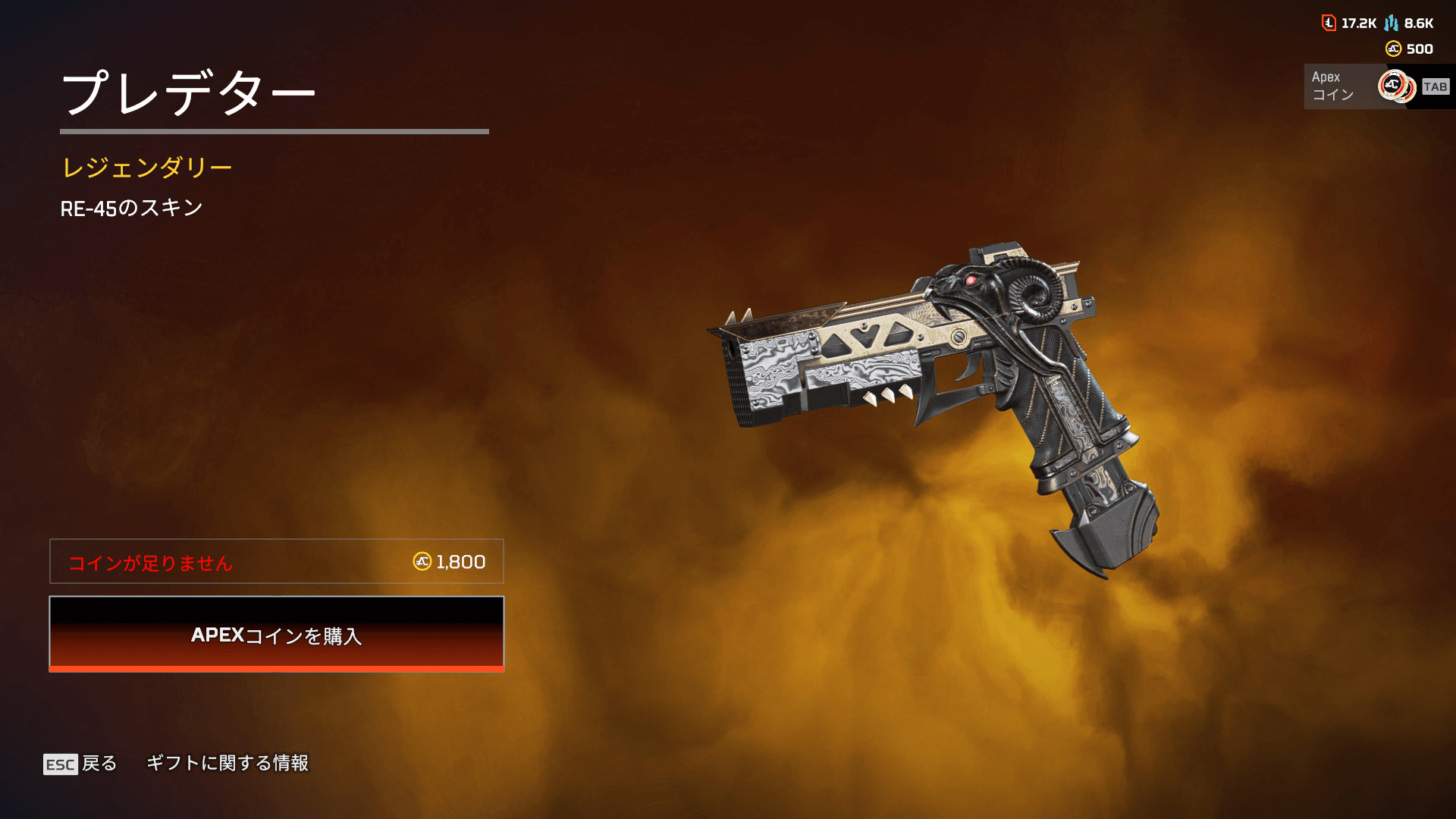Click the APEXコインを購入 button
The width and height of the screenshot is (1456, 819).
(x=277, y=634)
